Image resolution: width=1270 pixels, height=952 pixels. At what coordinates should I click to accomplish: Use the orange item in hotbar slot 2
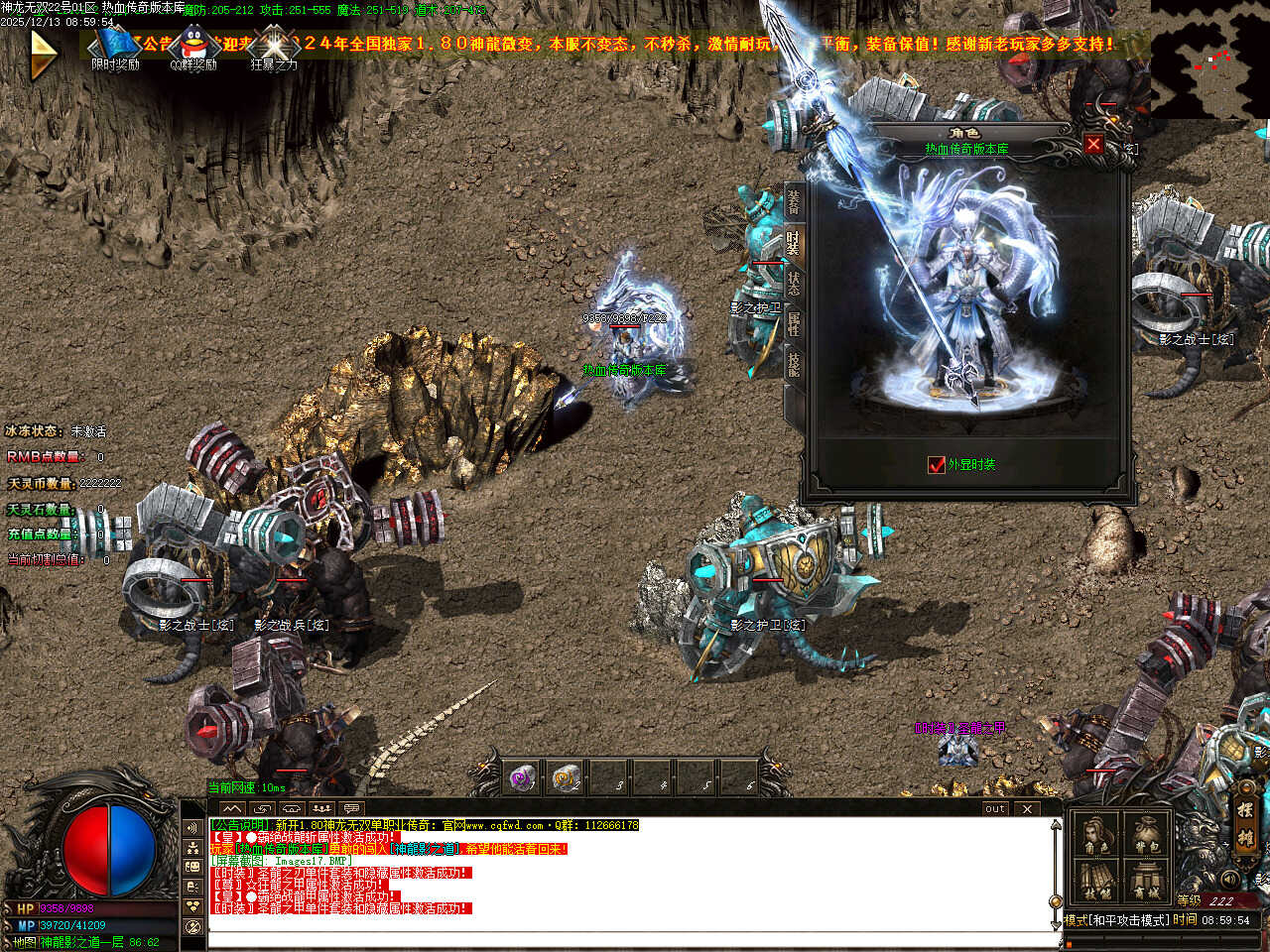567,777
